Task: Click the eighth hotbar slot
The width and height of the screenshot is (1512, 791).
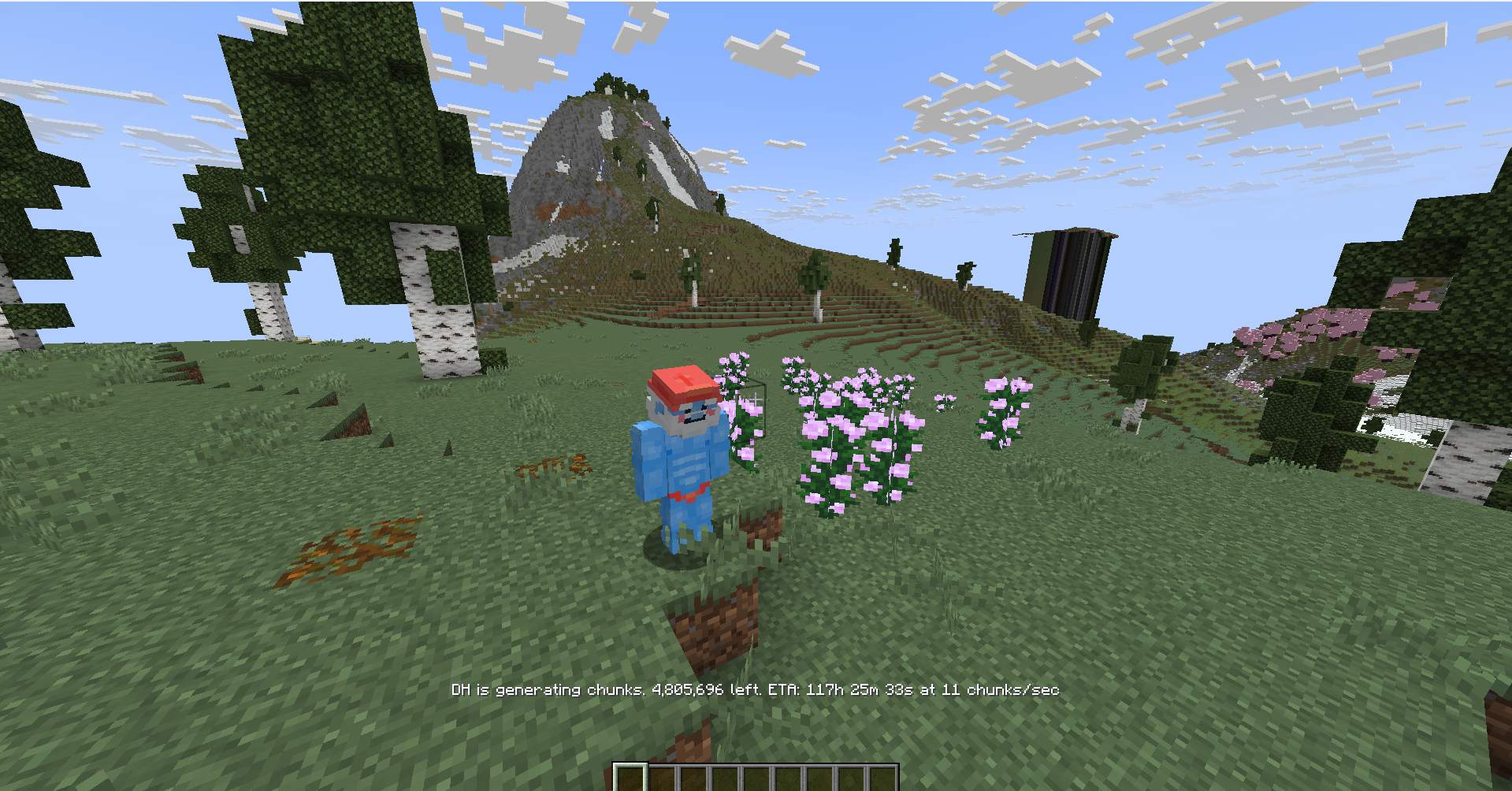Action: click(x=851, y=776)
